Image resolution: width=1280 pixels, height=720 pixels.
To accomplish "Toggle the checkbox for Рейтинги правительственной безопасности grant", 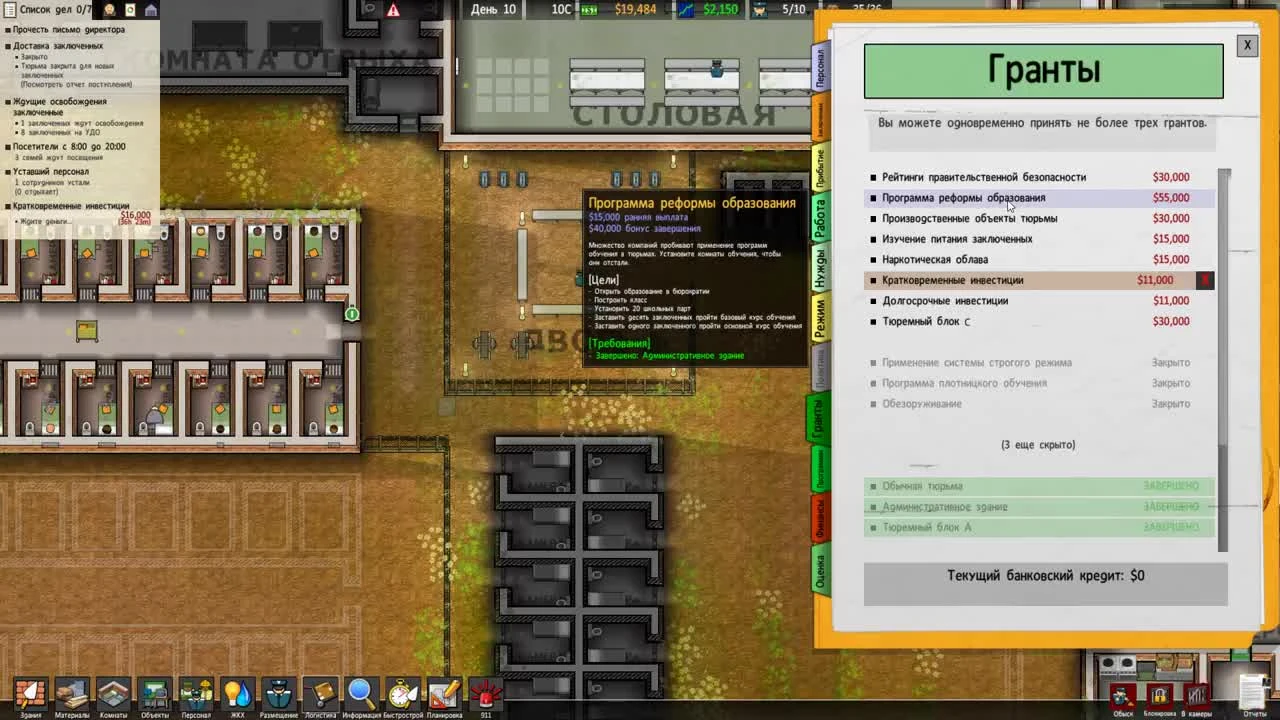I will [873, 177].
